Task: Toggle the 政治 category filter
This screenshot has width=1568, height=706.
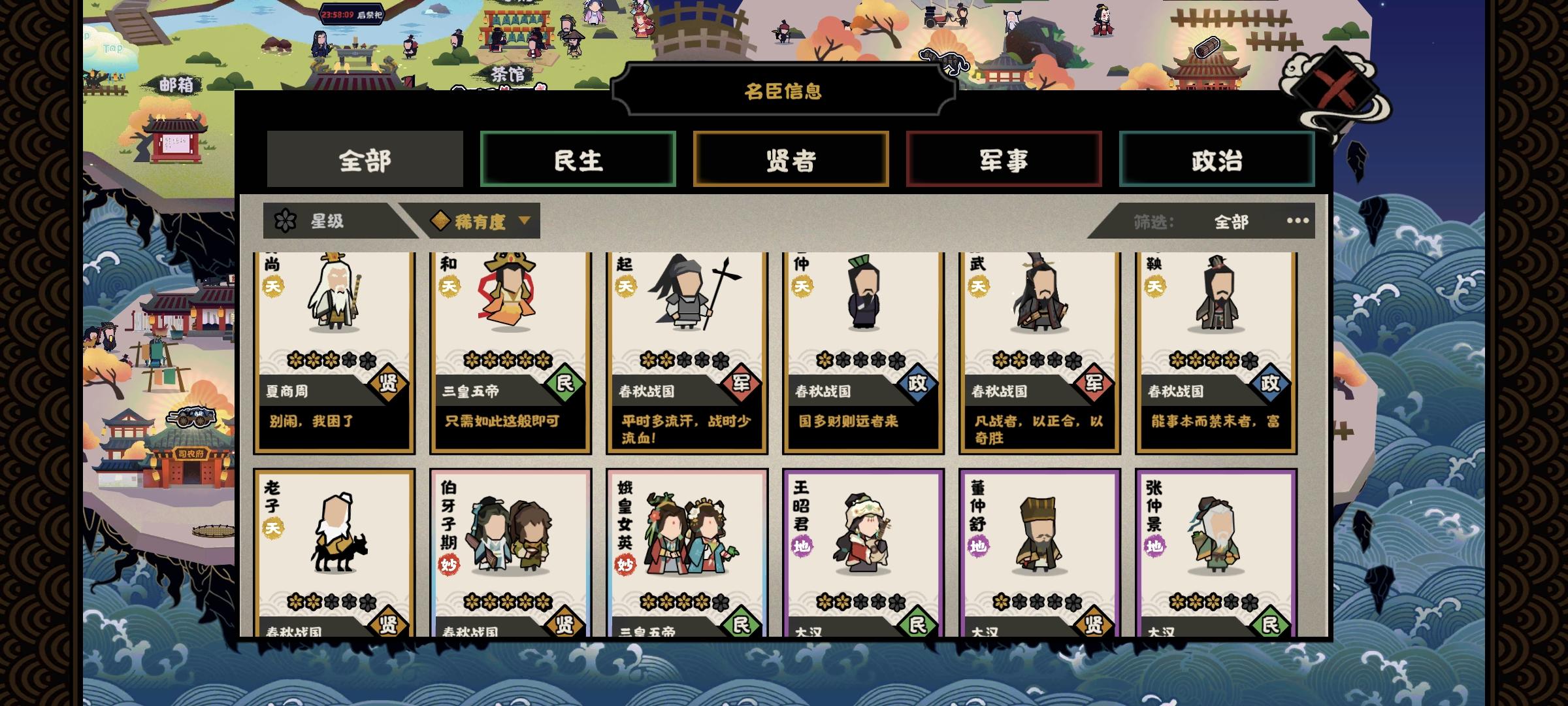Action: (x=1216, y=159)
